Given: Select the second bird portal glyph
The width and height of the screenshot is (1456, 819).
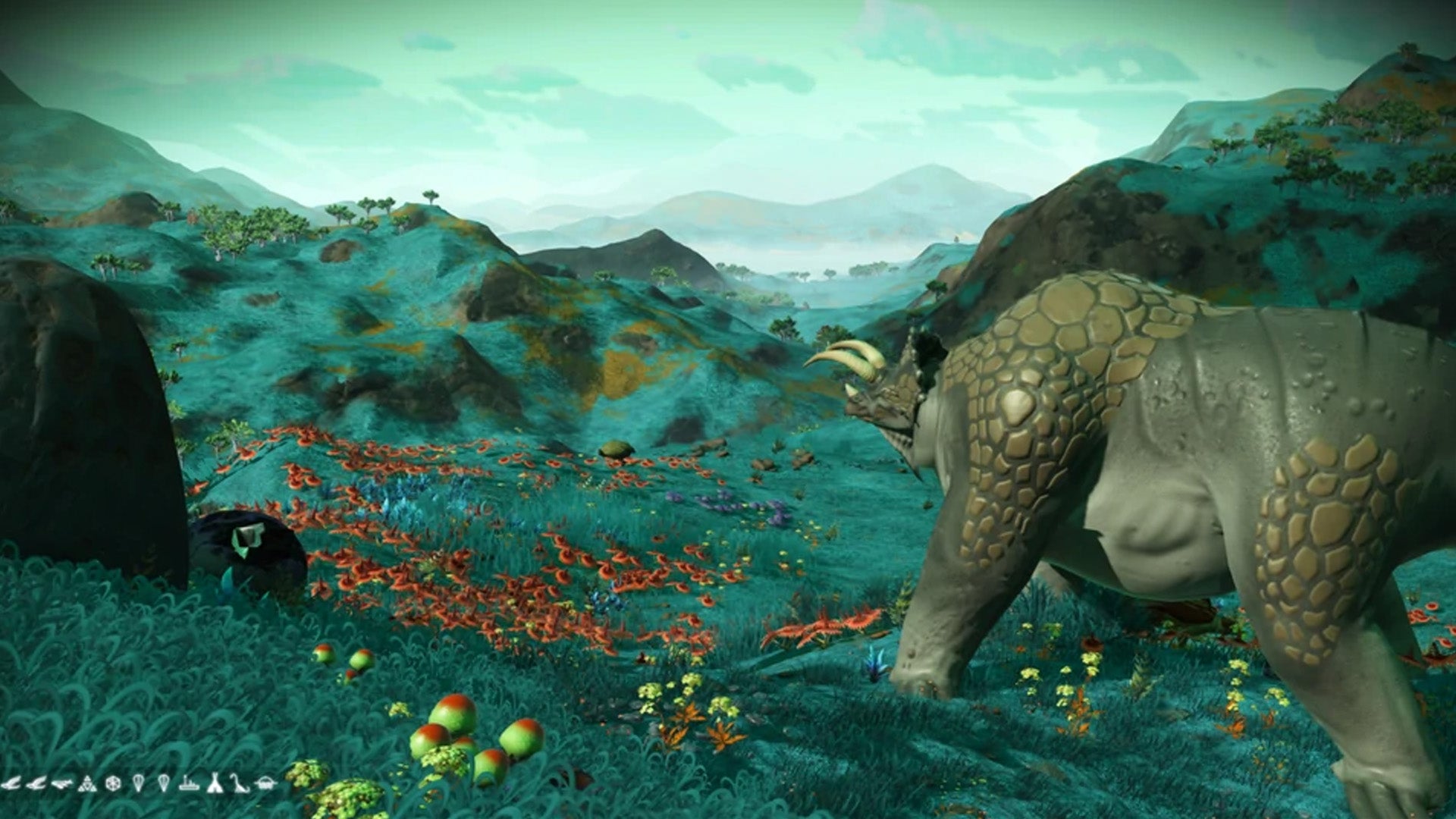Looking at the screenshot, I should click(x=36, y=783).
